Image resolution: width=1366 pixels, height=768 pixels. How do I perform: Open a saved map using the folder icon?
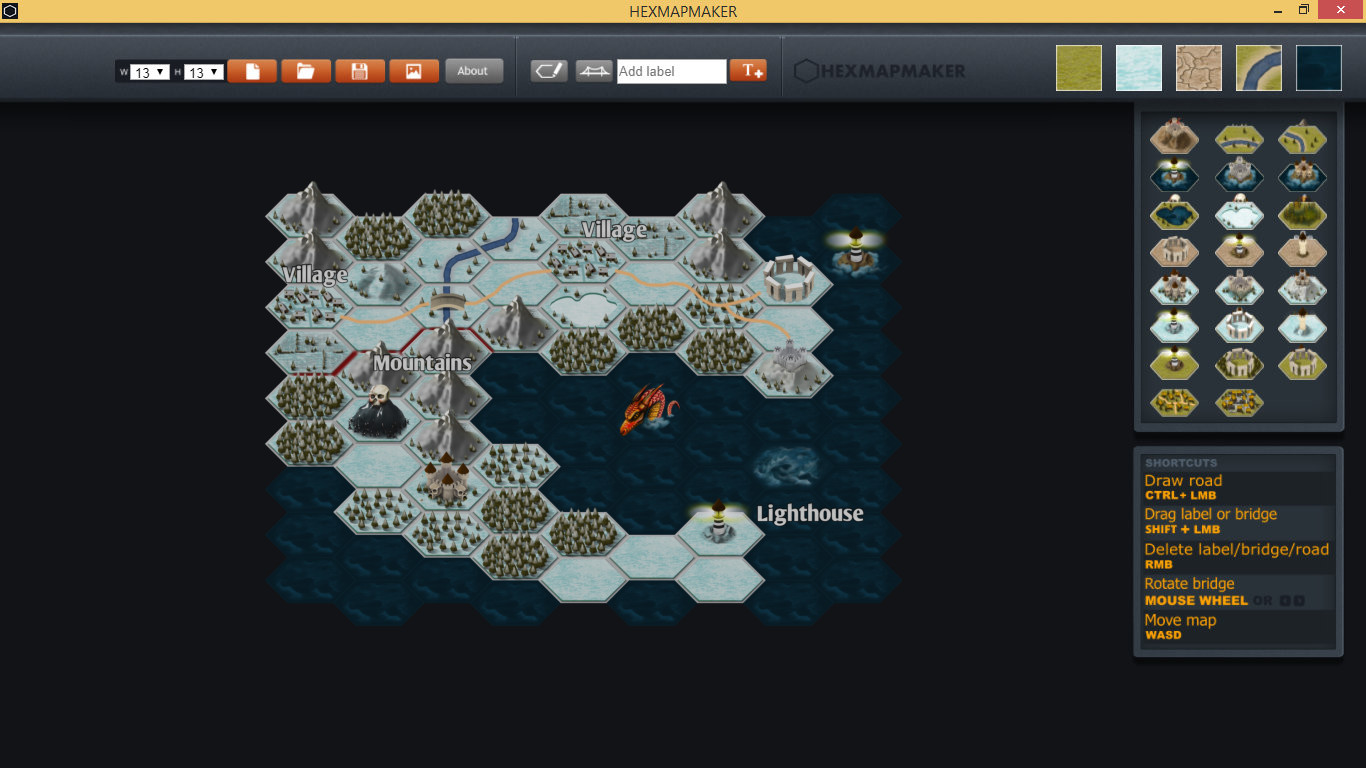point(305,71)
